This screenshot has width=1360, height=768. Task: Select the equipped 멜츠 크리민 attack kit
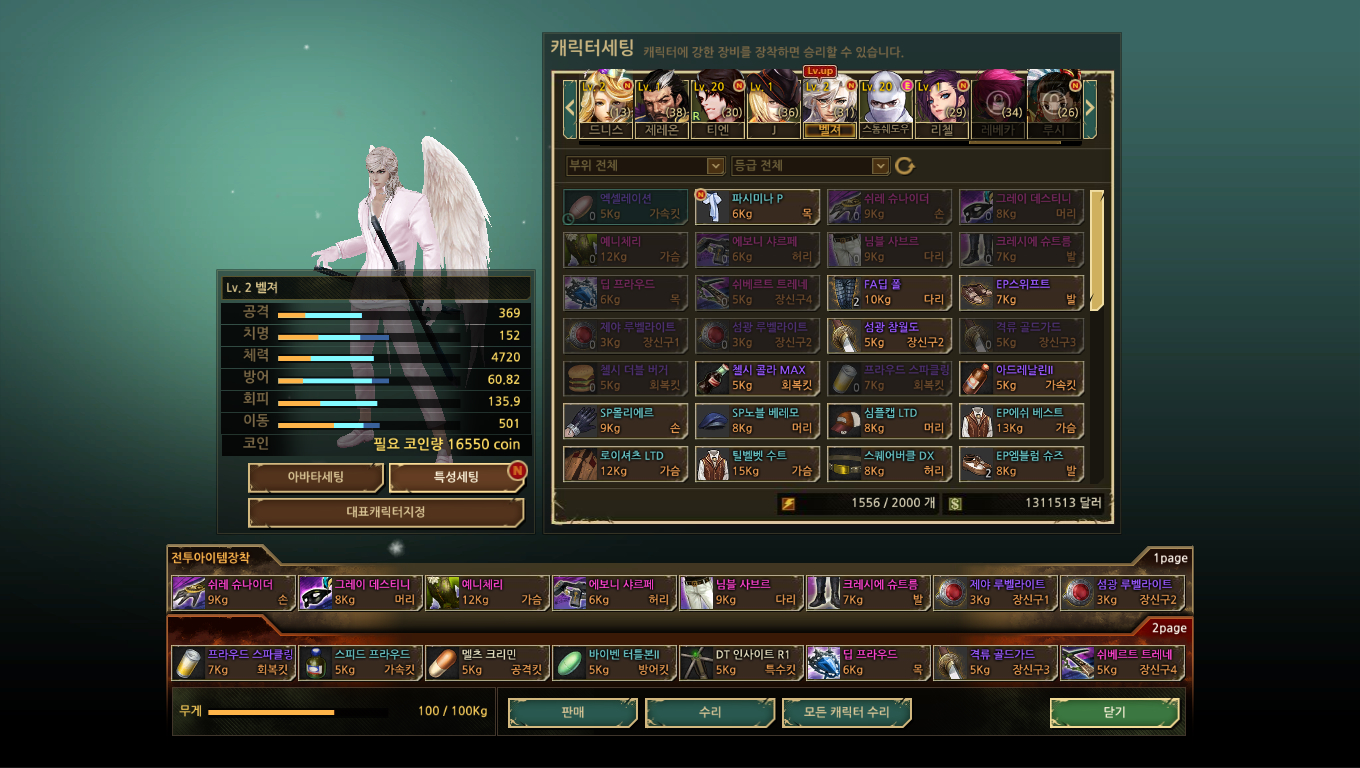(486, 663)
